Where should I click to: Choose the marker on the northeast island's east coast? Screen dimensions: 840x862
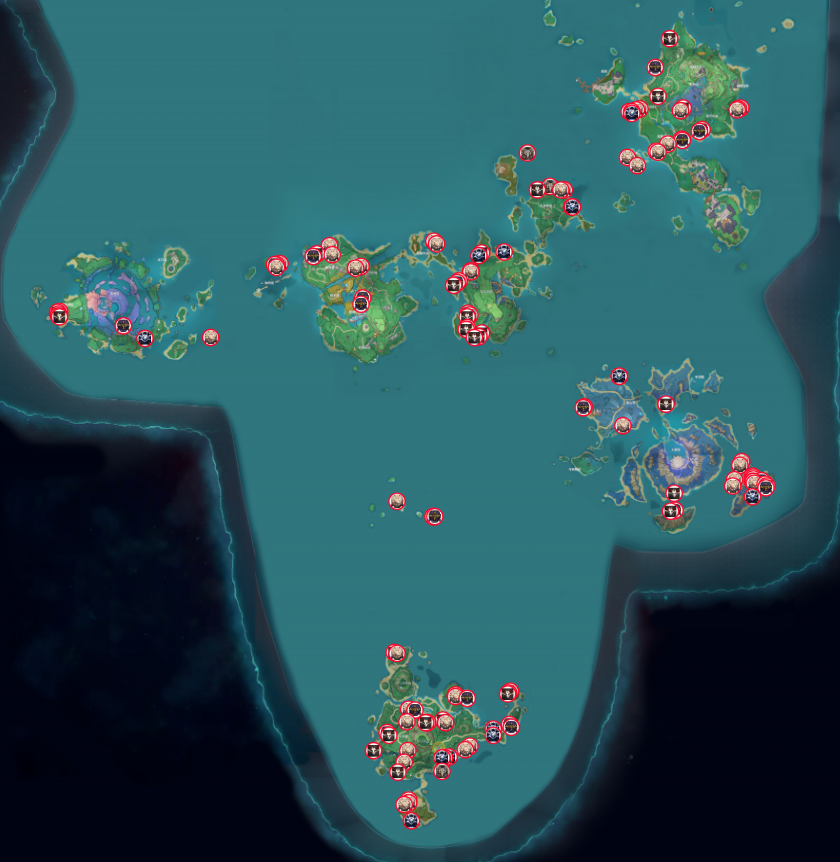coord(738,109)
